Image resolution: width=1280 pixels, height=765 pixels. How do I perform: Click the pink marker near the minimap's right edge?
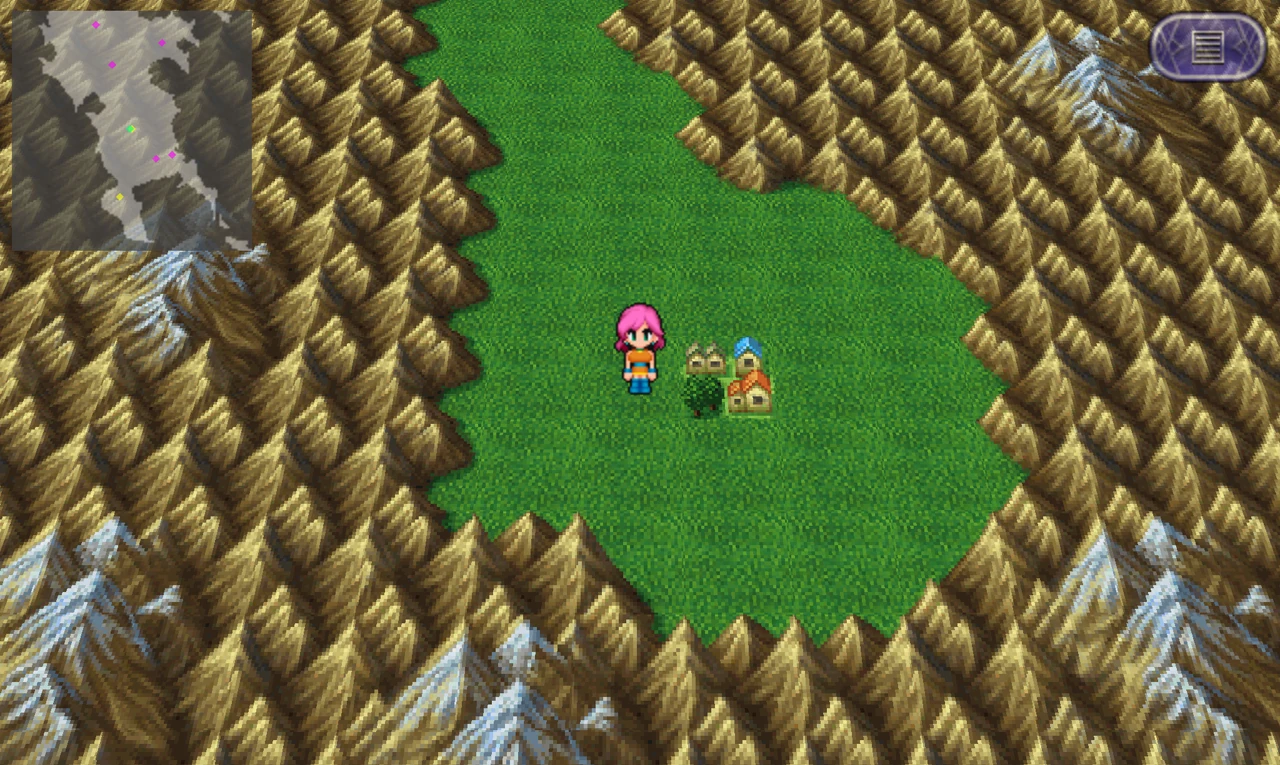(x=172, y=155)
